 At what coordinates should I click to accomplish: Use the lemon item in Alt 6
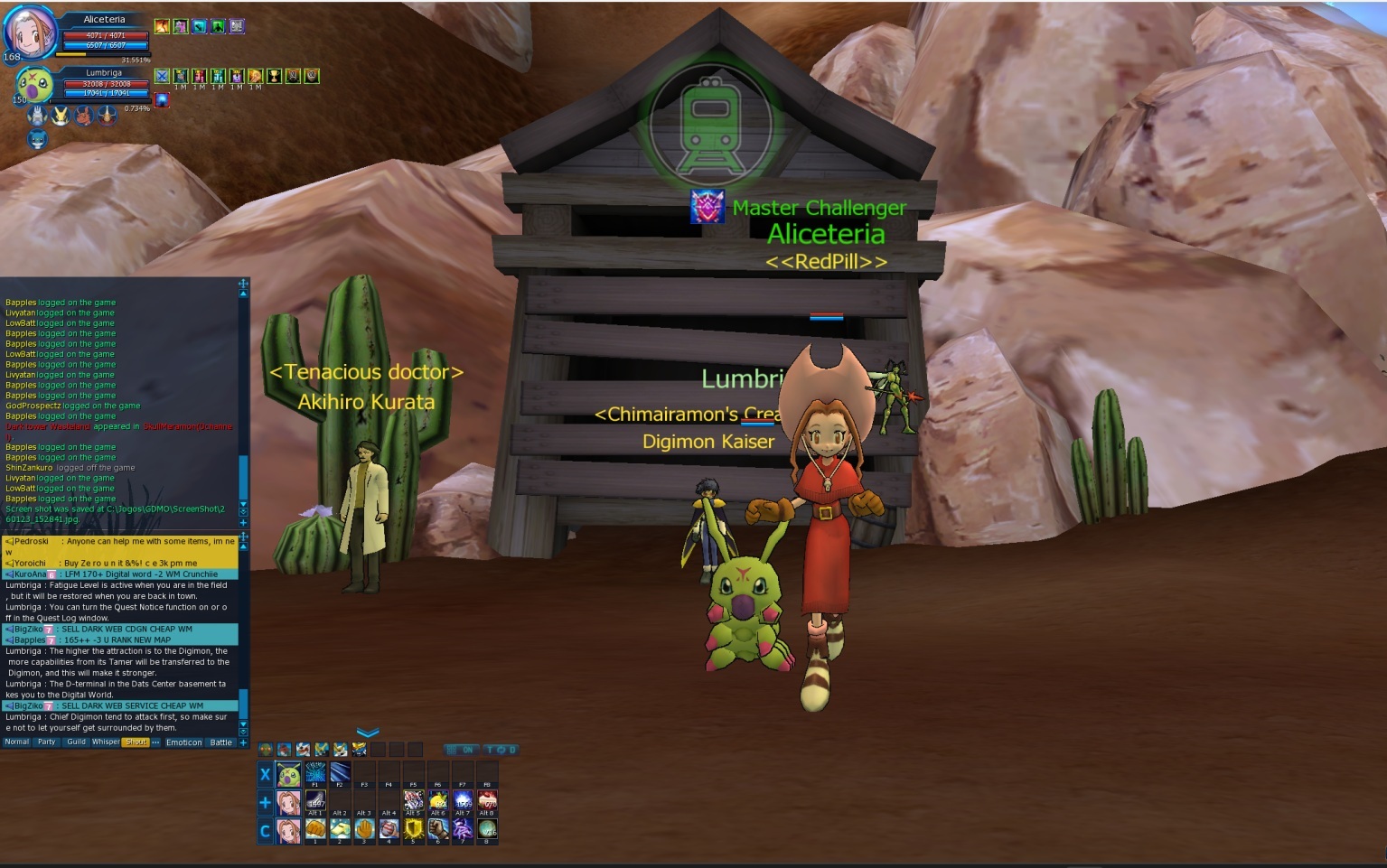coord(438,801)
